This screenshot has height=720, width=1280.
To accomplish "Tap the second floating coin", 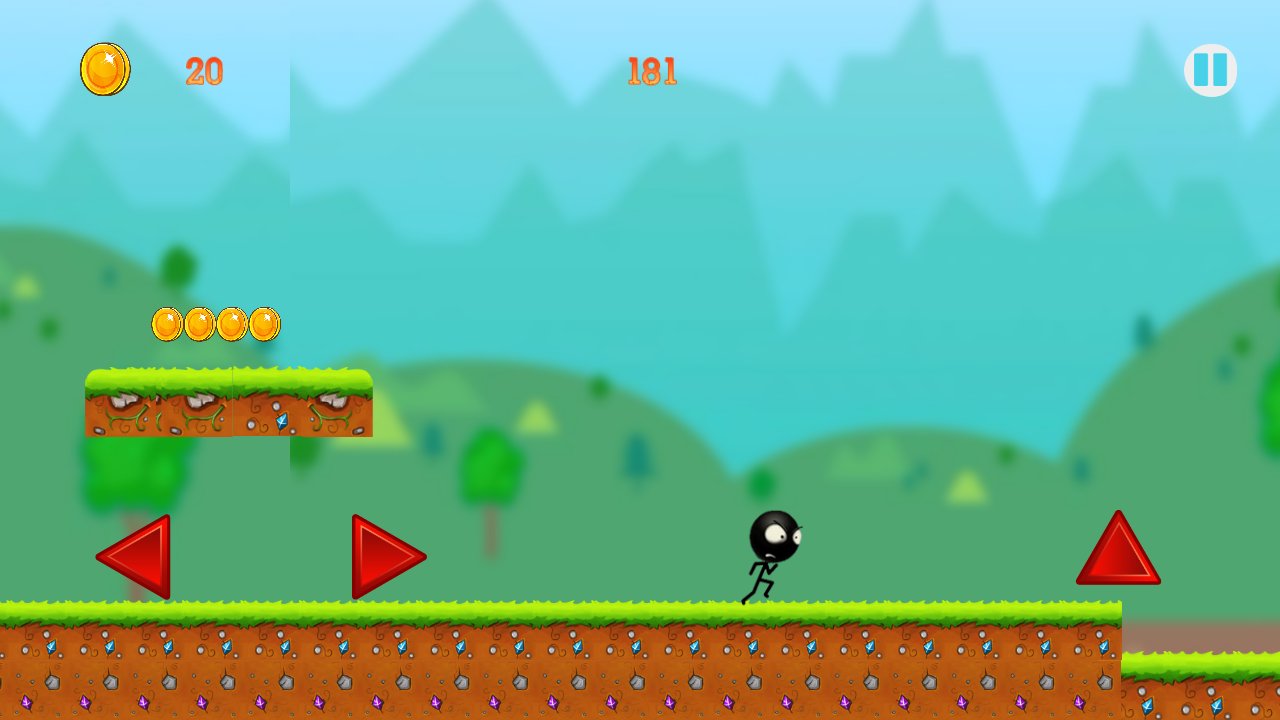I will click(x=198, y=323).
